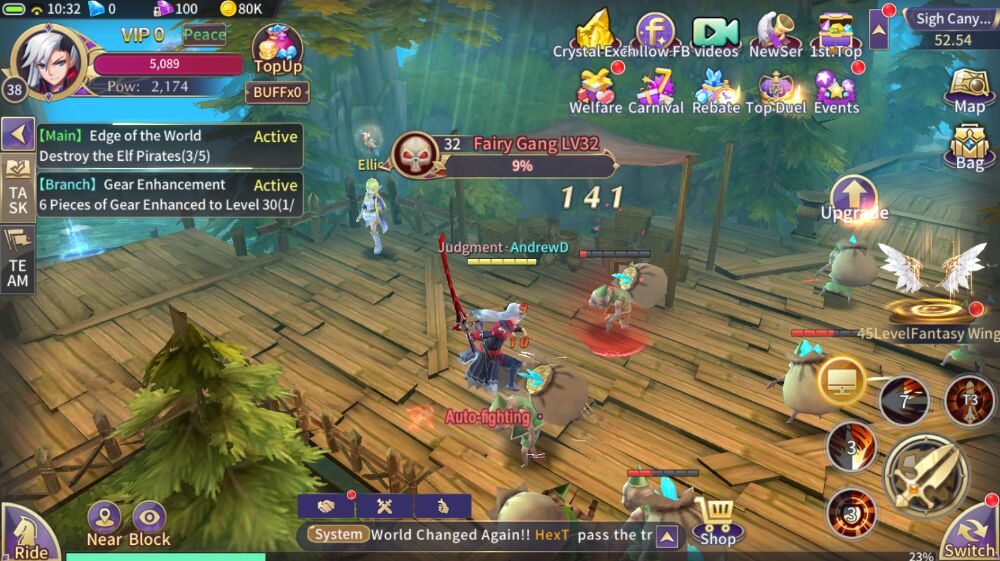
Task: Open the Welfare gift menu
Action: pos(595,92)
